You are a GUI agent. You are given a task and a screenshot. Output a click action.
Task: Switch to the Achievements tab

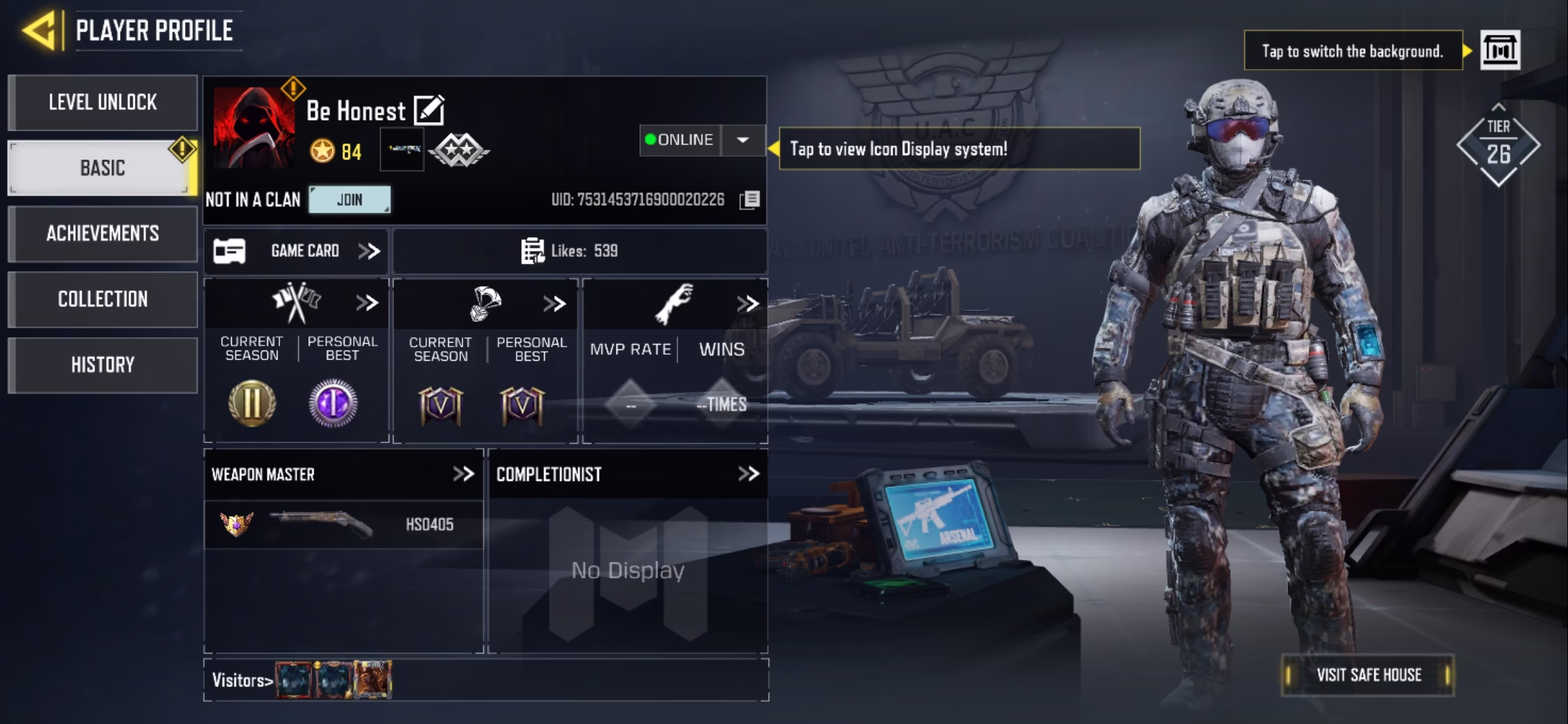(x=103, y=233)
